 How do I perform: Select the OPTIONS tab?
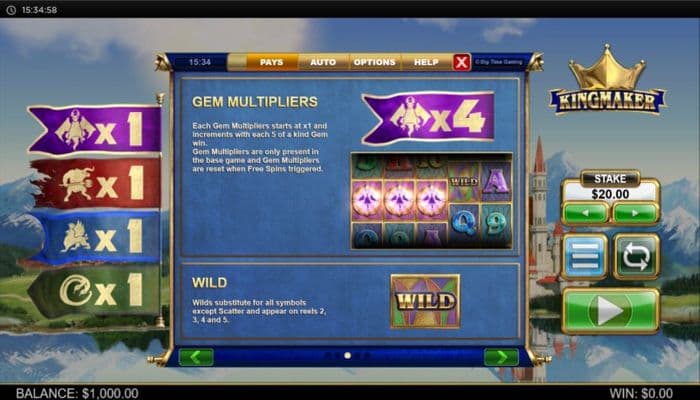pos(374,62)
